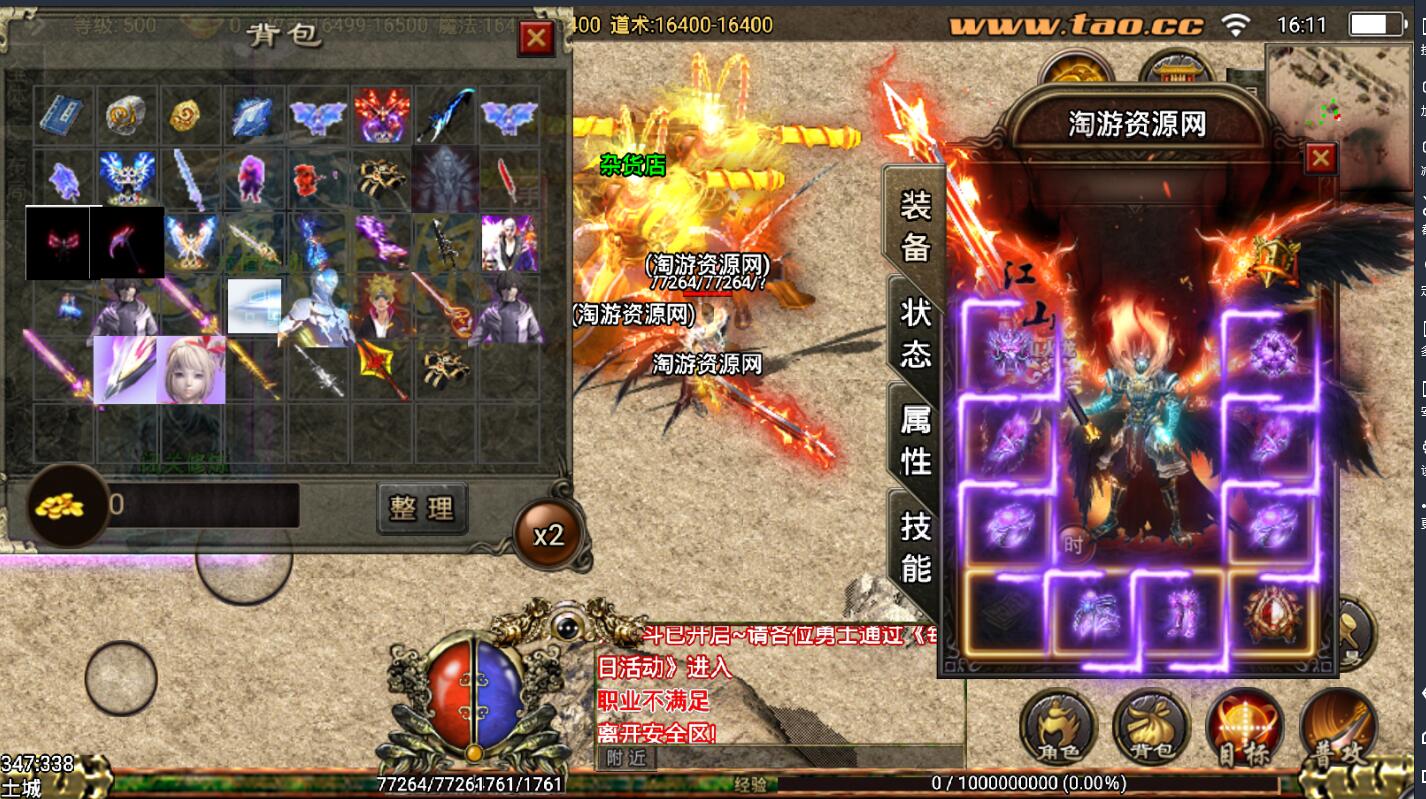Show the 属性 attributes tab
This screenshot has height=799, width=1426.
(915, 440)
